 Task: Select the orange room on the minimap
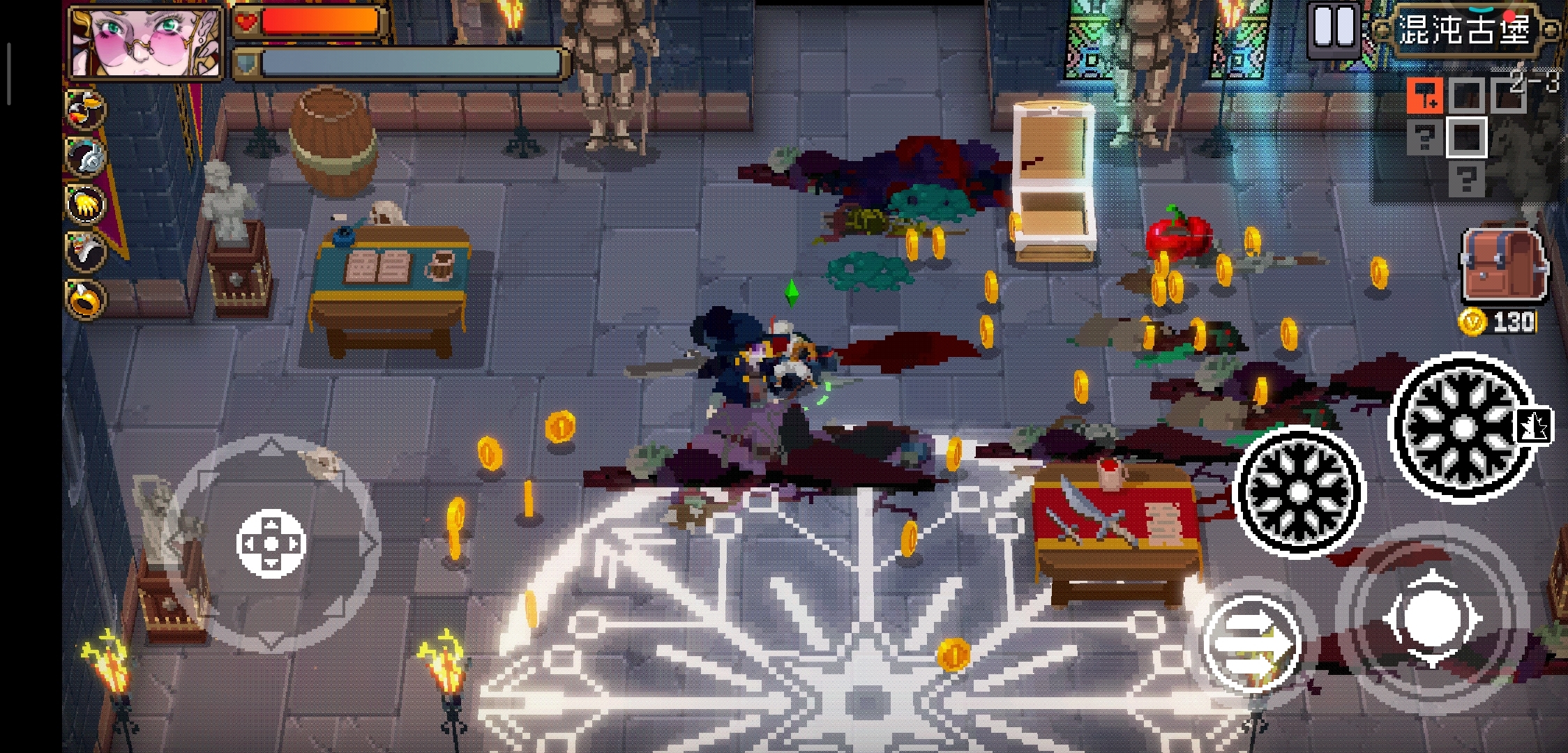click(x=1424, y=97)
